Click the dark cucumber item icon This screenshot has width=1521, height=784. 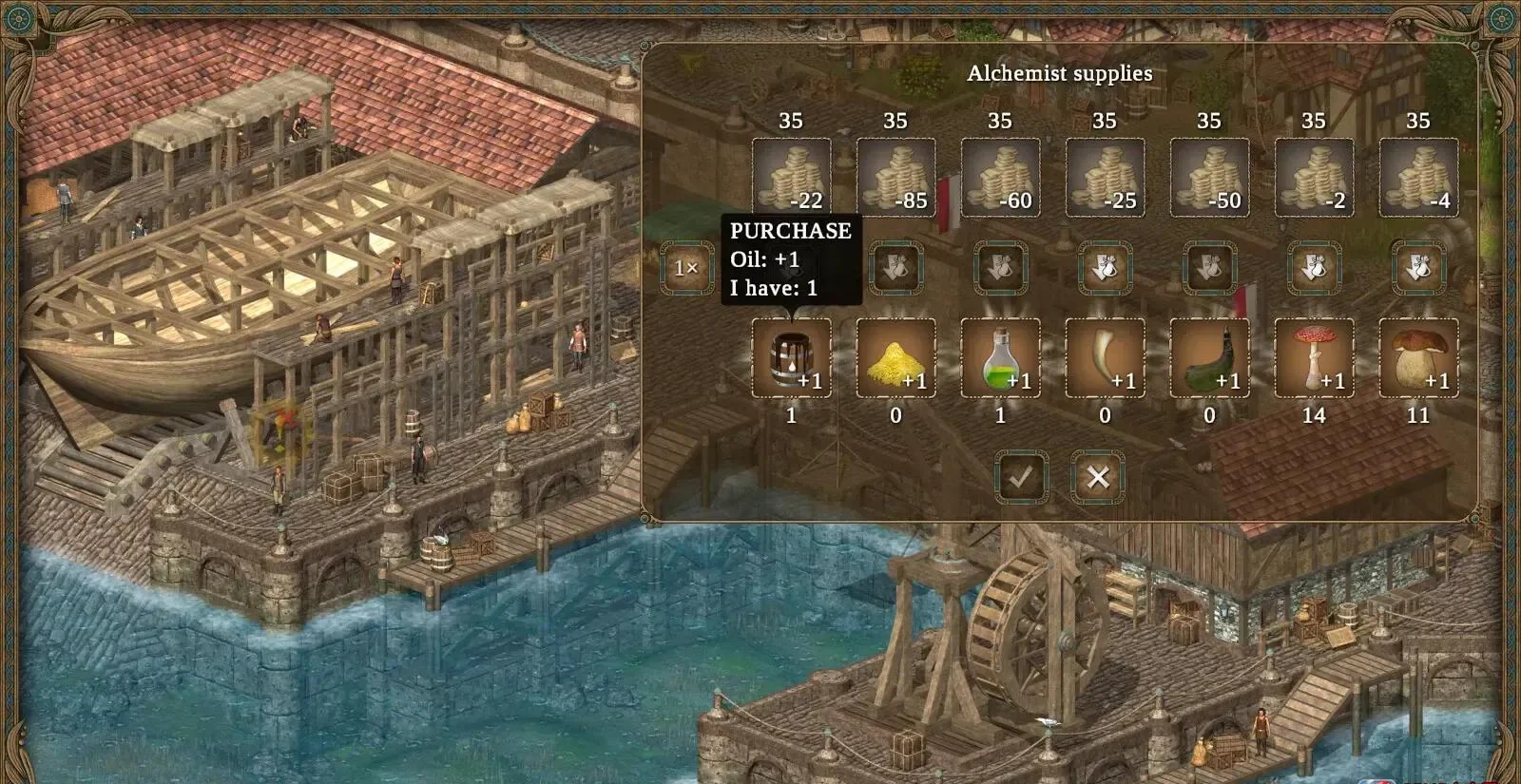[x=1211, y=361]
